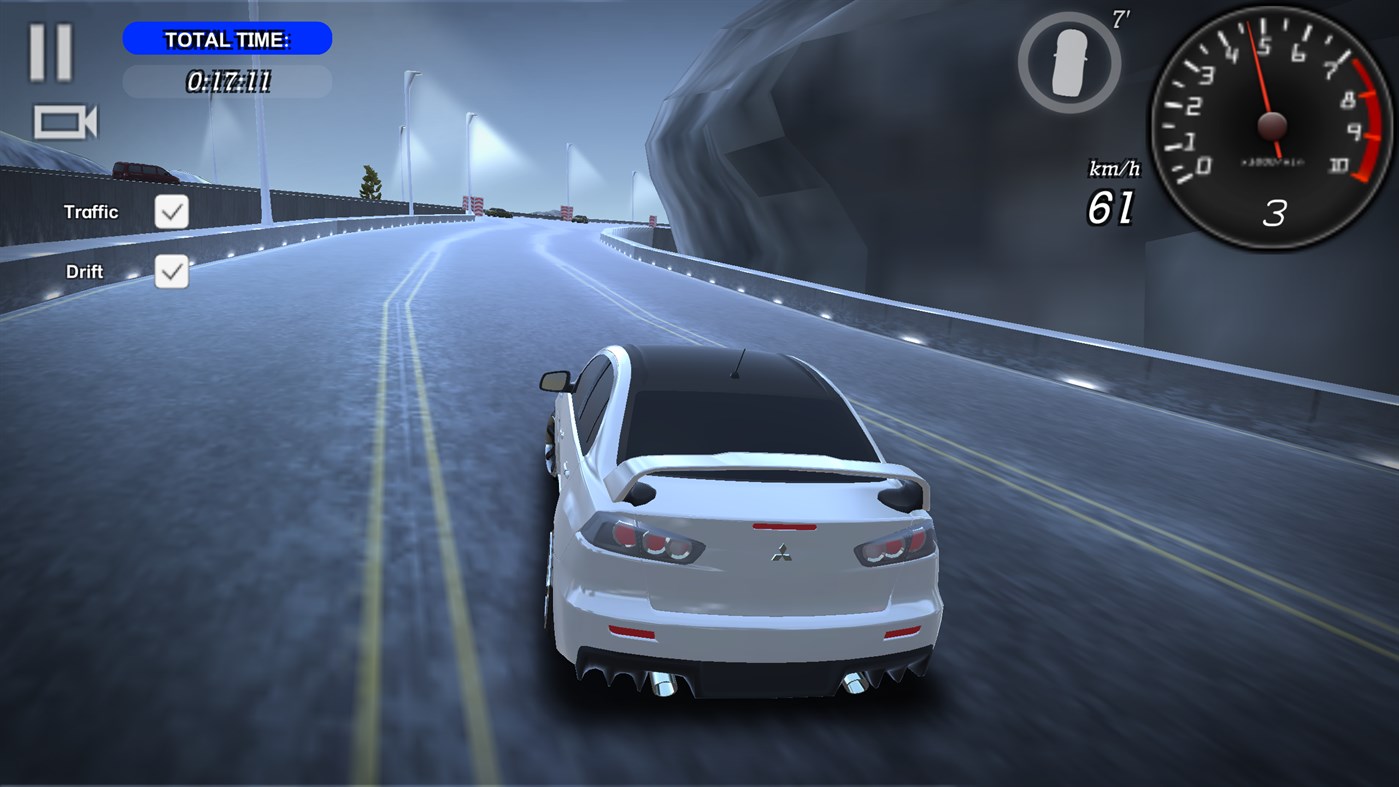Click the Traffic text label
The height and width of the screenshot is (787, 1399).
(x=92, y=211)
